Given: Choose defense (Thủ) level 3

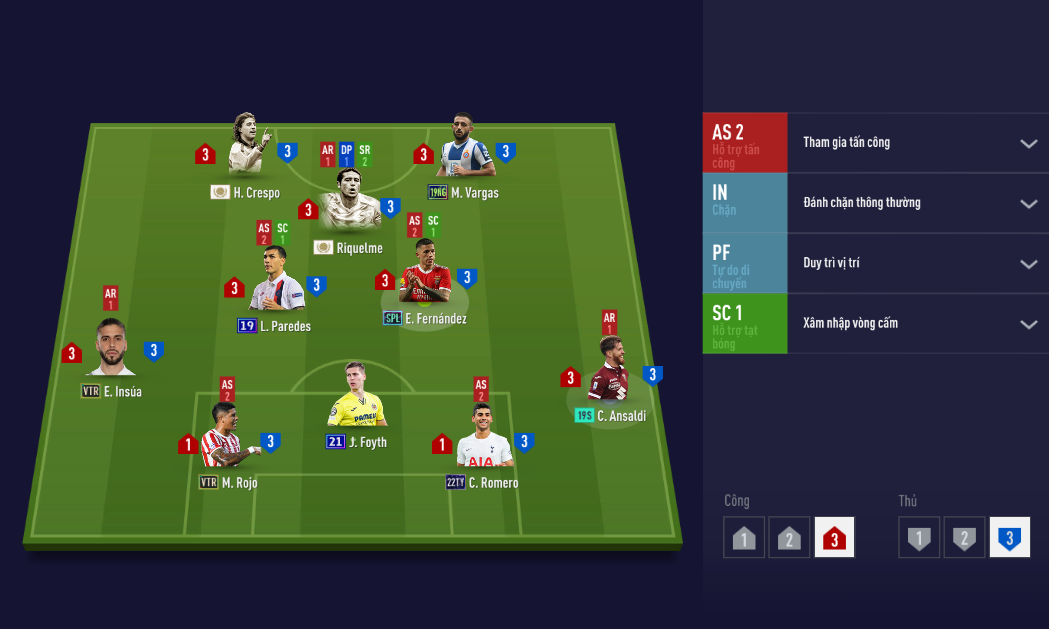Looking at the screenshot, I should click(x=1009, y=538).
